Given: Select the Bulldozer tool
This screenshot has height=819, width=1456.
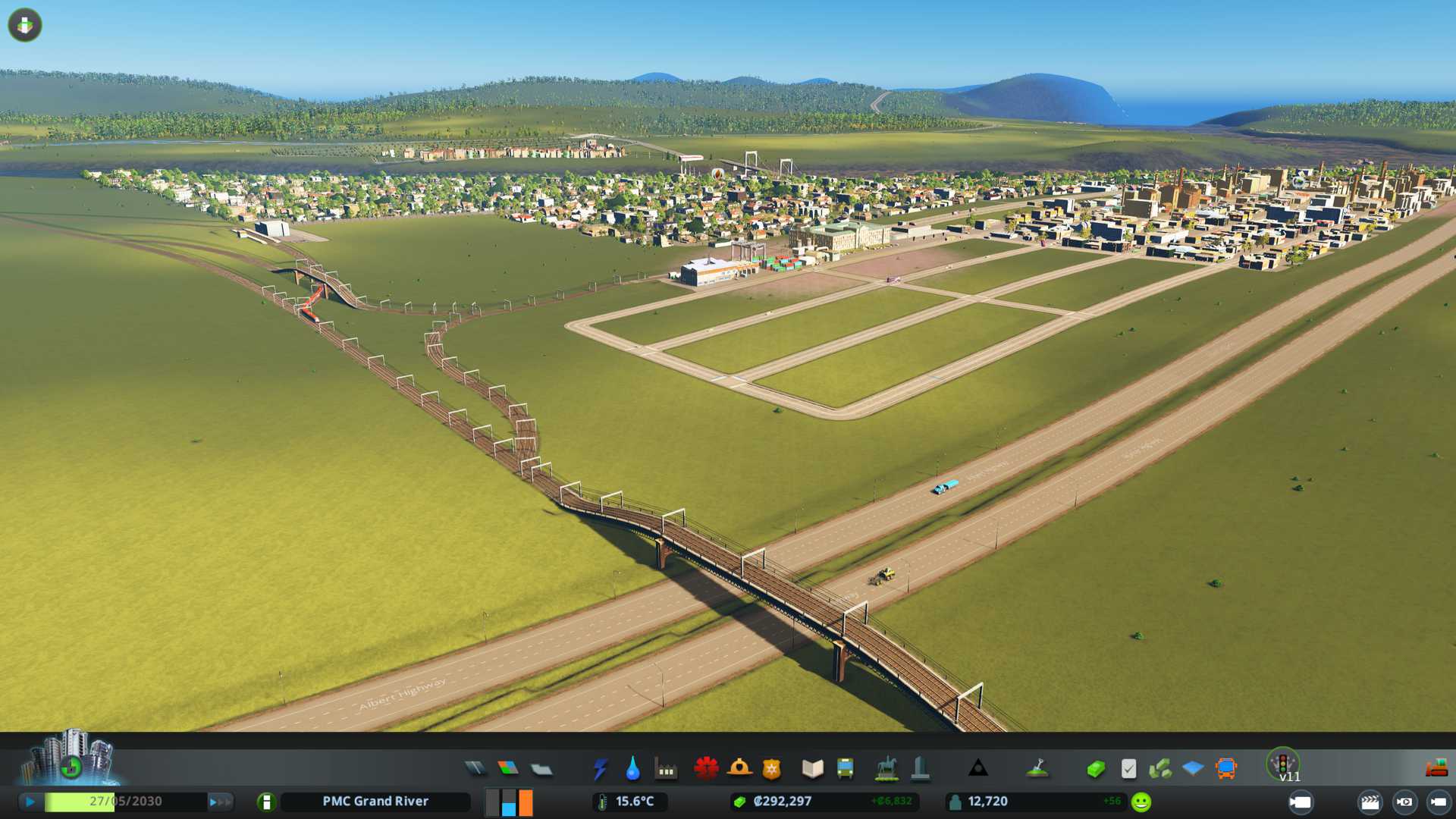Looking at the screenshot, I should pos(1436,769).
